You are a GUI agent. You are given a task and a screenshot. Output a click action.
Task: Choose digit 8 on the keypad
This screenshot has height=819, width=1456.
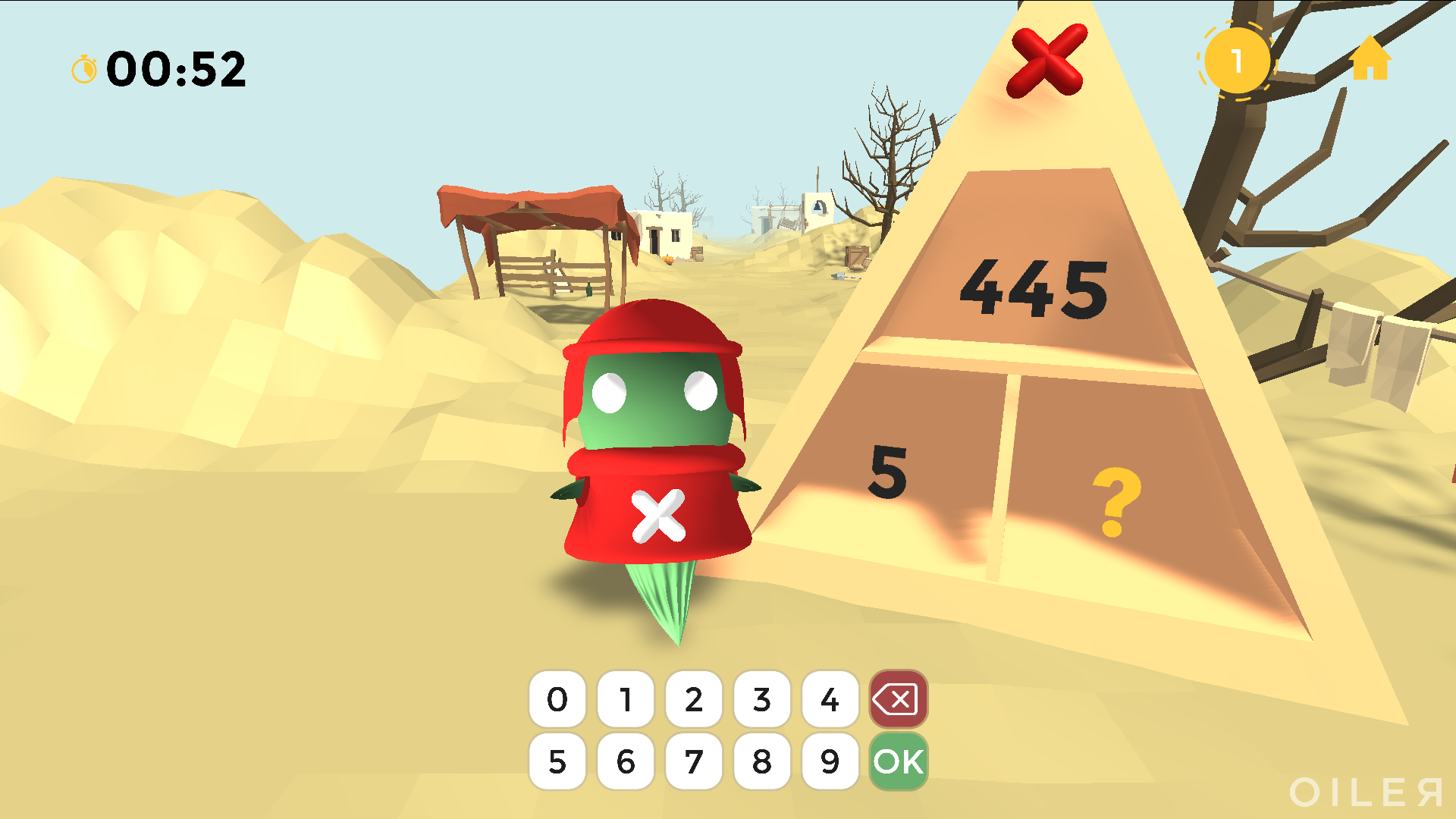762,761
